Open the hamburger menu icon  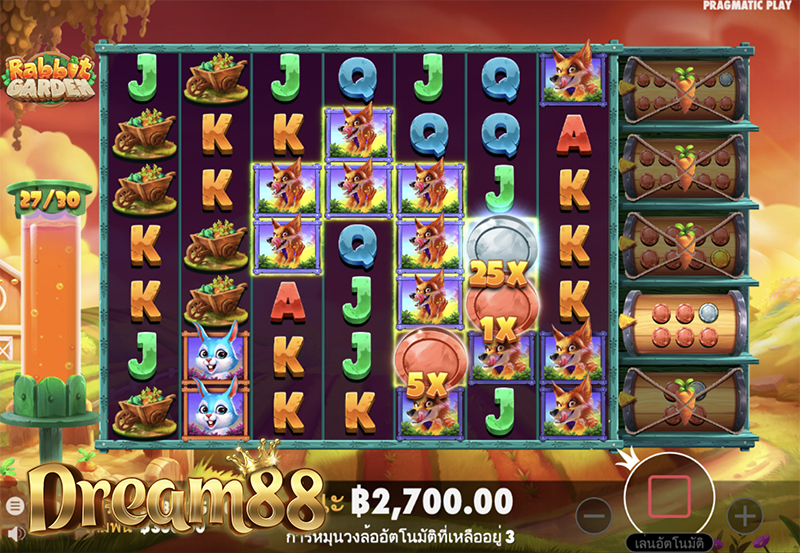pos(15,506)
